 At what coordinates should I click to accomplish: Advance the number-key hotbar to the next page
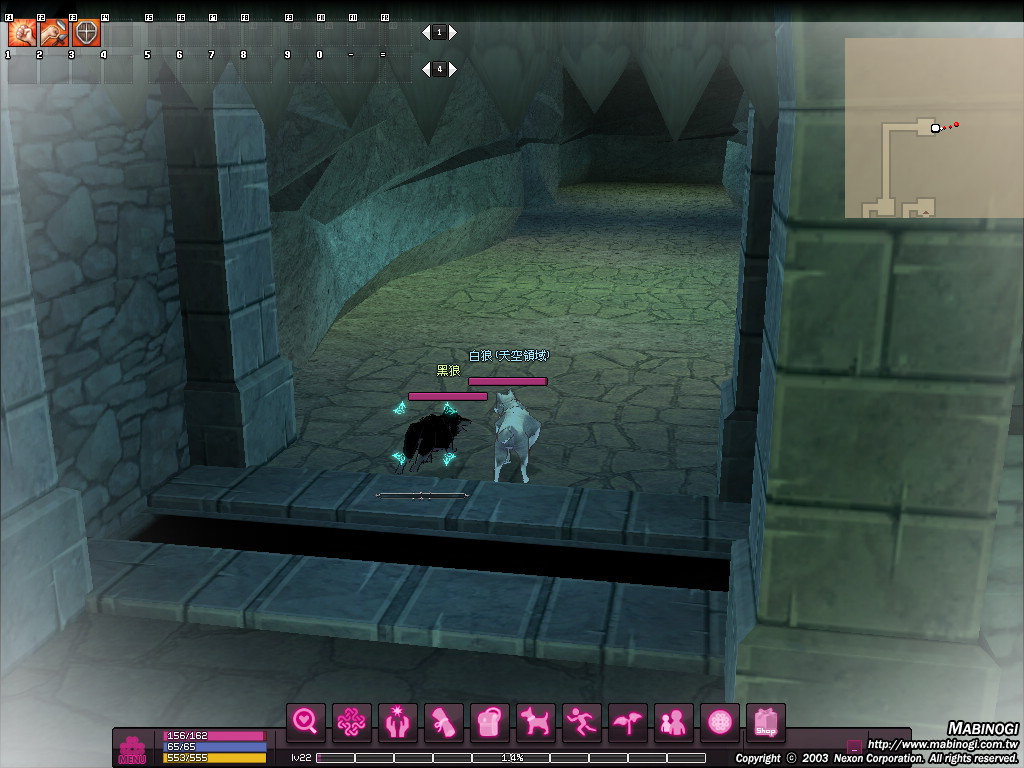[453, 69]
